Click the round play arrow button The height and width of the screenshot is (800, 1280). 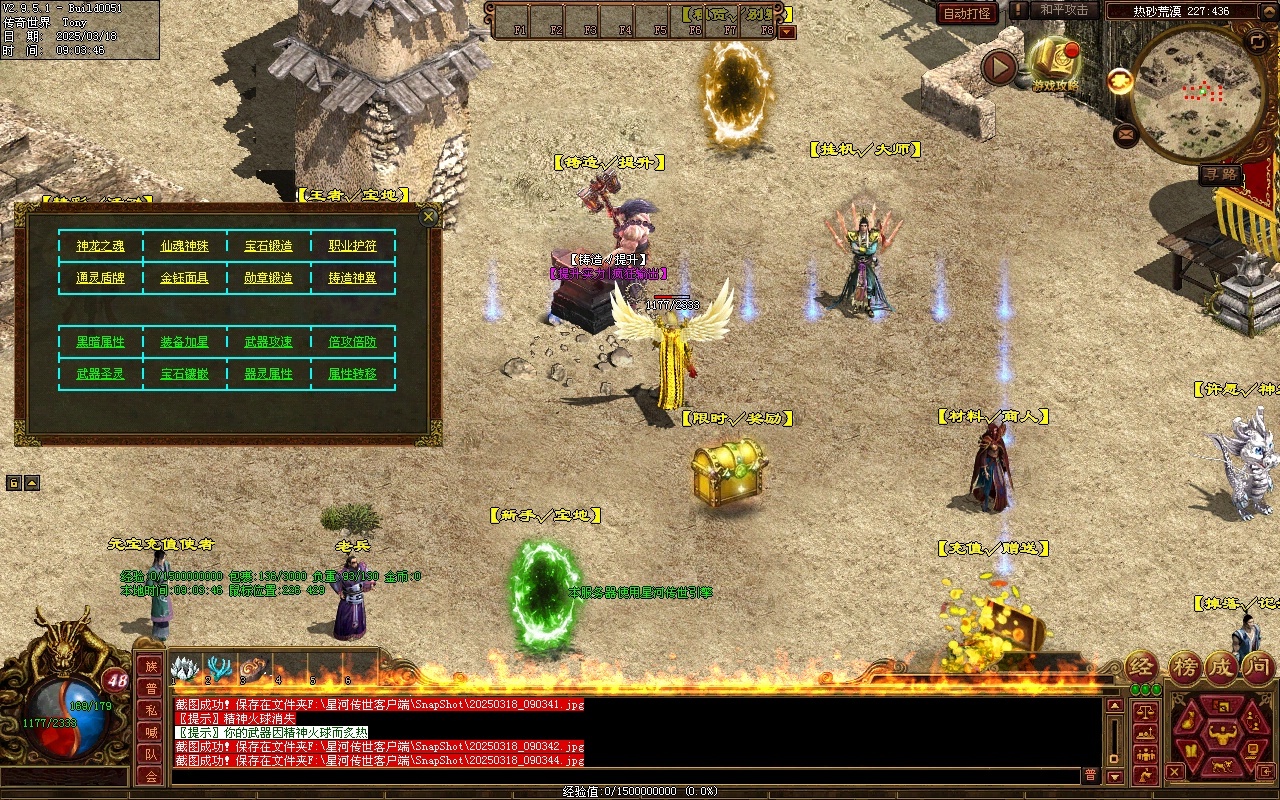[998, 68]
